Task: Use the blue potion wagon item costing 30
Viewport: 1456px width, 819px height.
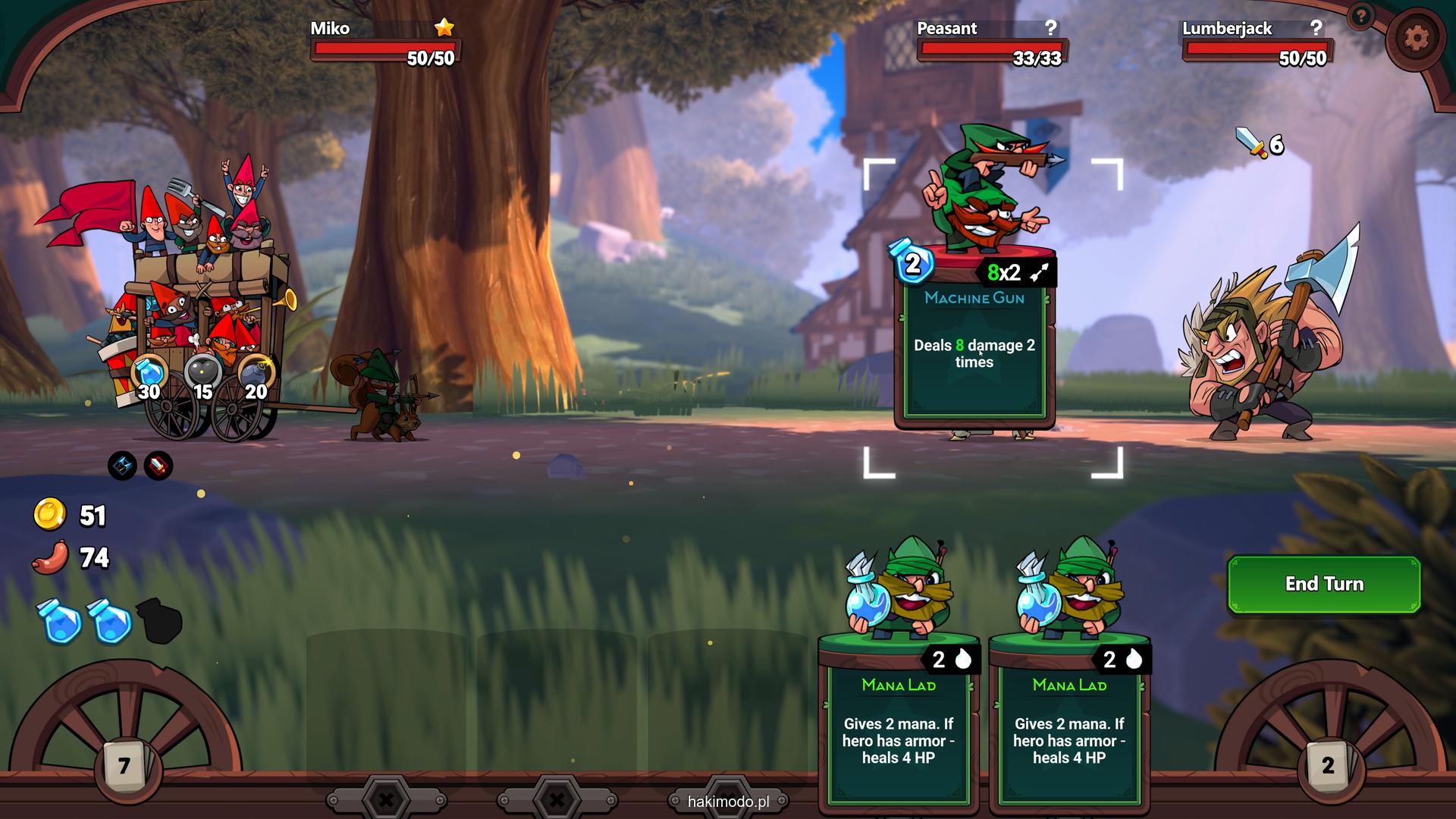Action: (x=149, y=374)
